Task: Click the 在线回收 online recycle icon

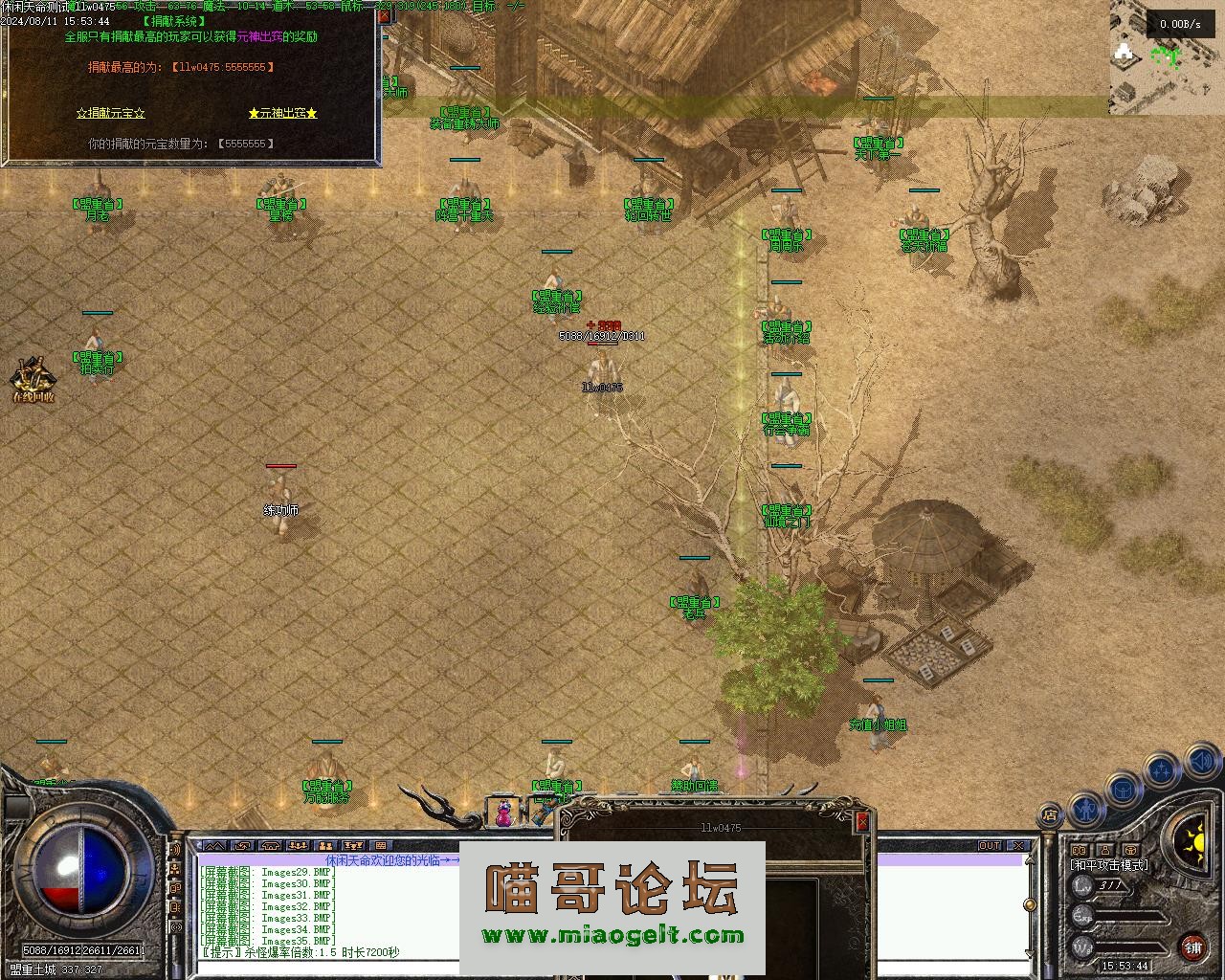Action: point(33,381)
